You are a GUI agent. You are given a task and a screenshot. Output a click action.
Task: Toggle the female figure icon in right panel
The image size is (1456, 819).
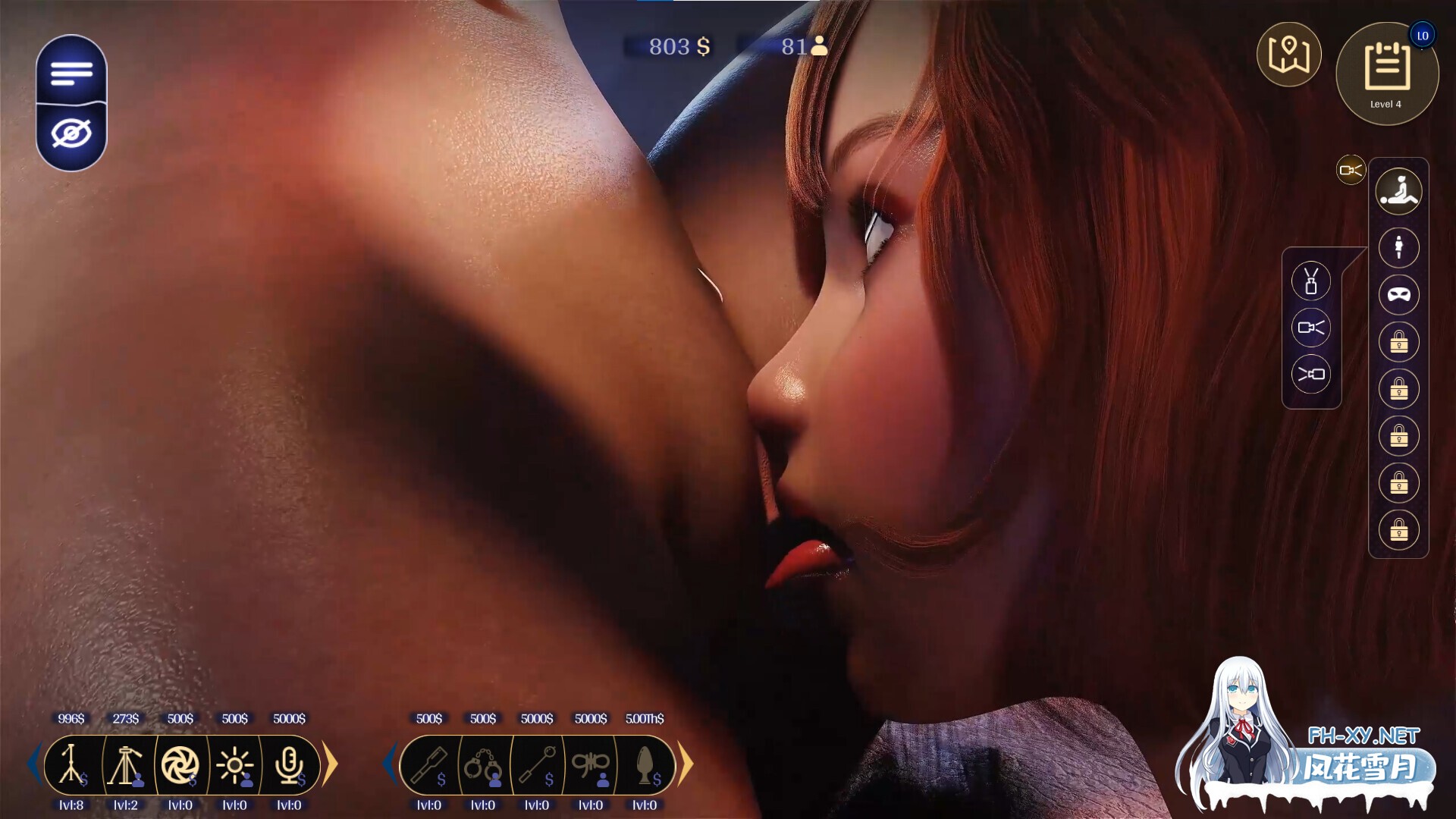1398,248
